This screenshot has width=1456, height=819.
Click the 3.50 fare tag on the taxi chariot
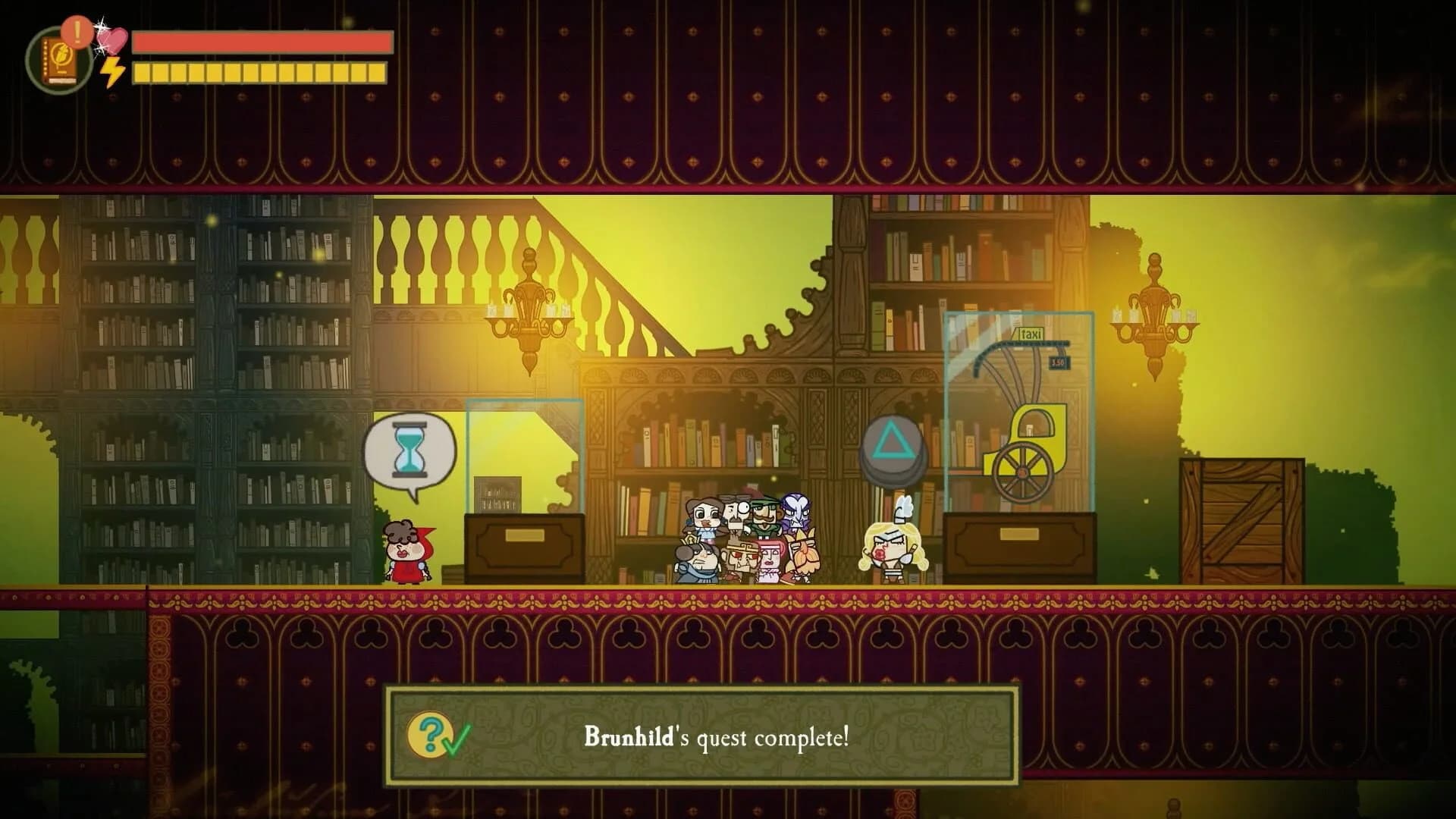click(x=1059, y=362)
